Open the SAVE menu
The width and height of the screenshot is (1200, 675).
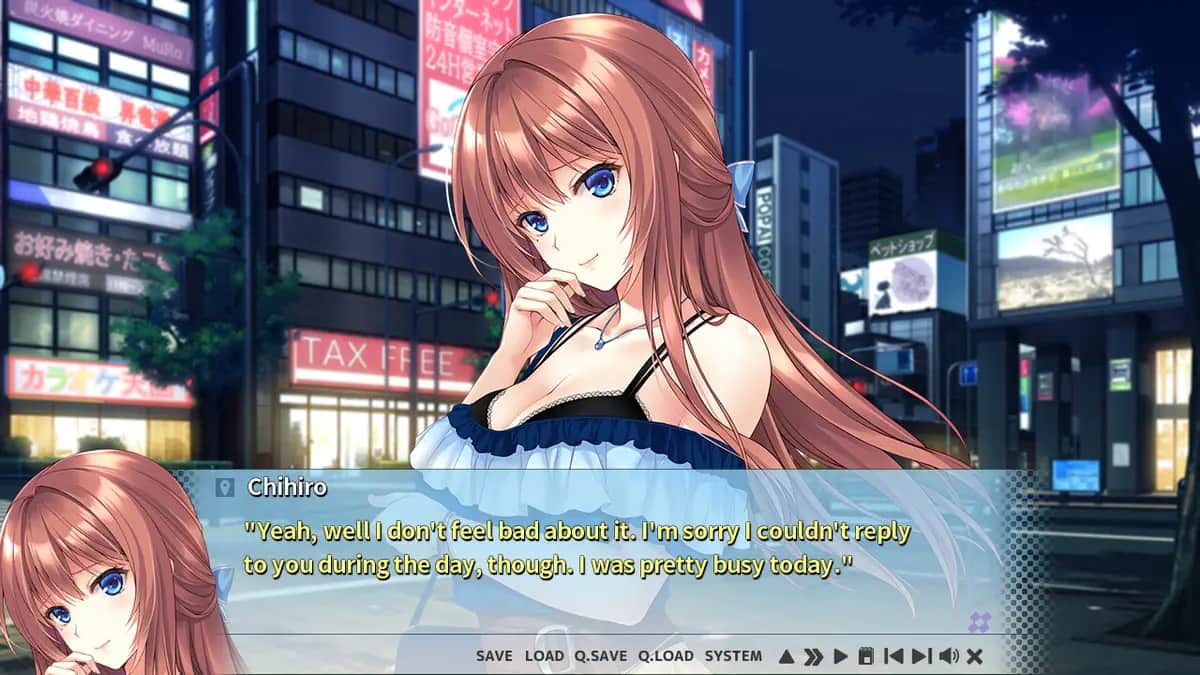(x=494, y=656)
